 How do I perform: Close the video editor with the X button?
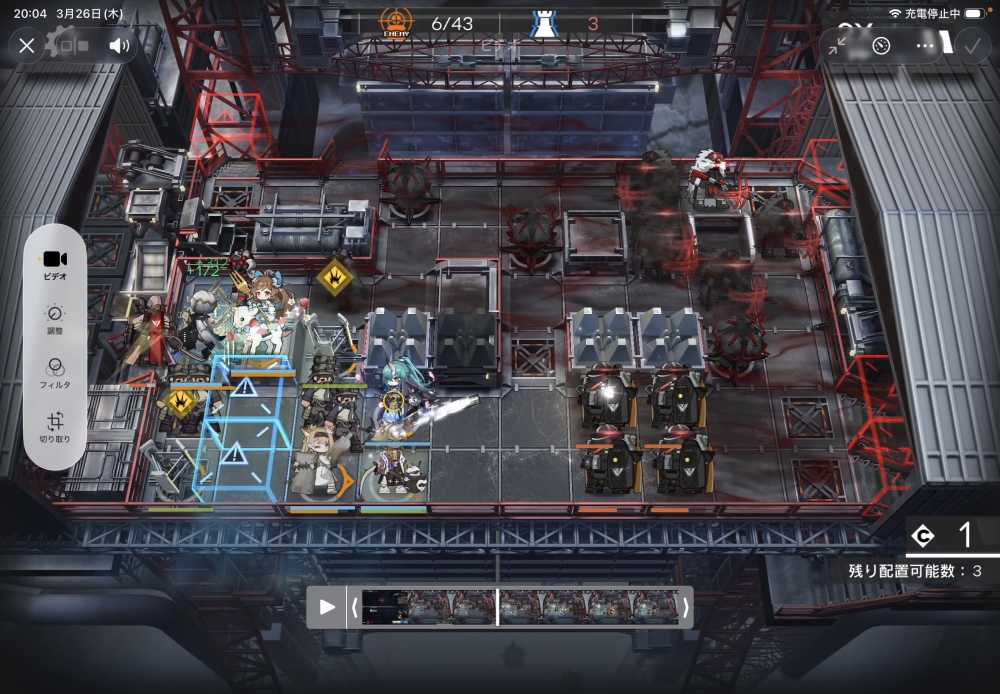(27, 45)
